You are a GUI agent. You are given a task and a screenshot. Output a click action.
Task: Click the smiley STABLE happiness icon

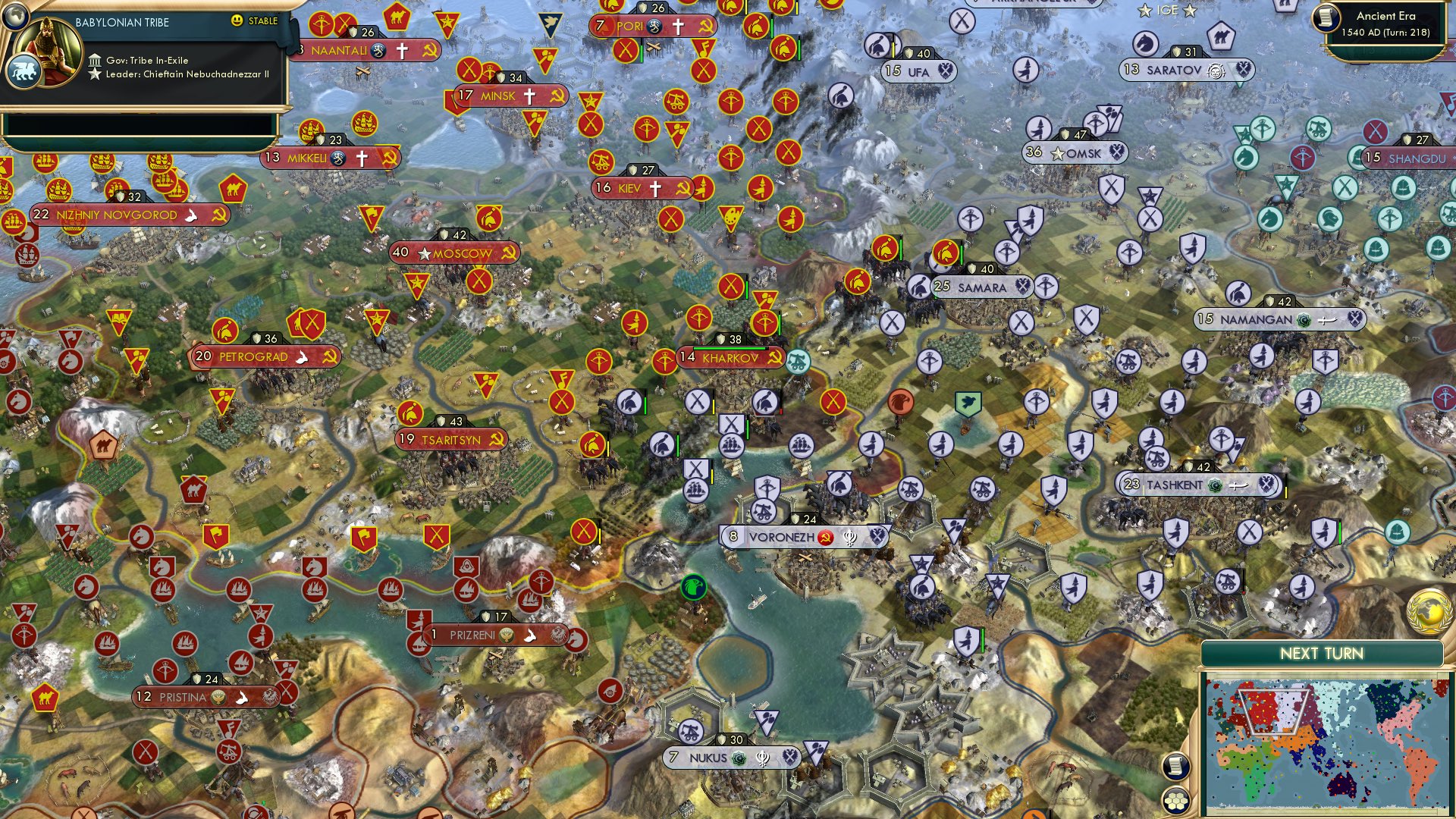click(x=238, y=21)
